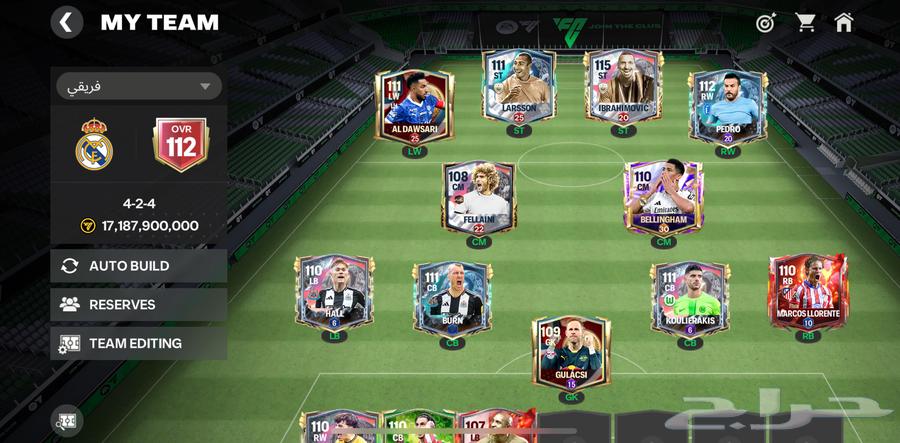Click the Real Madrid club crest
900x443 pixels.
pyautogui.click(x=95, y=143)
